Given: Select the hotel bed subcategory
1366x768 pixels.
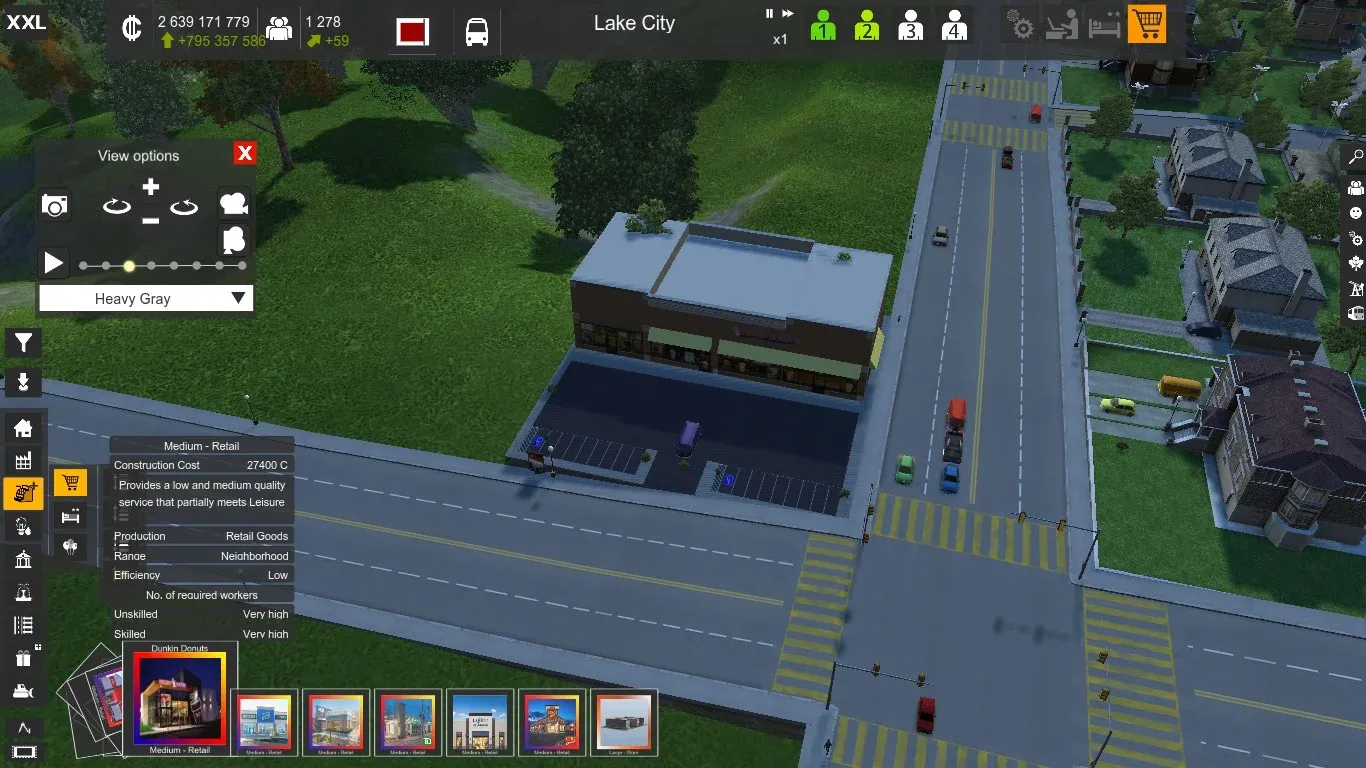Looking at the screenshot, I should pos(70,515).
